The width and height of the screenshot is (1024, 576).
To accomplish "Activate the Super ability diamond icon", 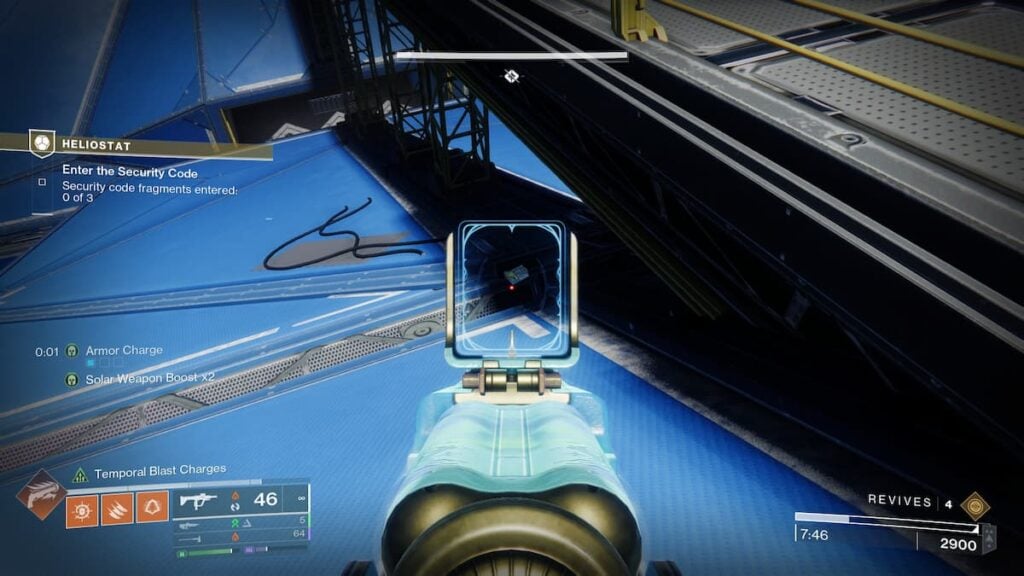I will pos(40,494).
